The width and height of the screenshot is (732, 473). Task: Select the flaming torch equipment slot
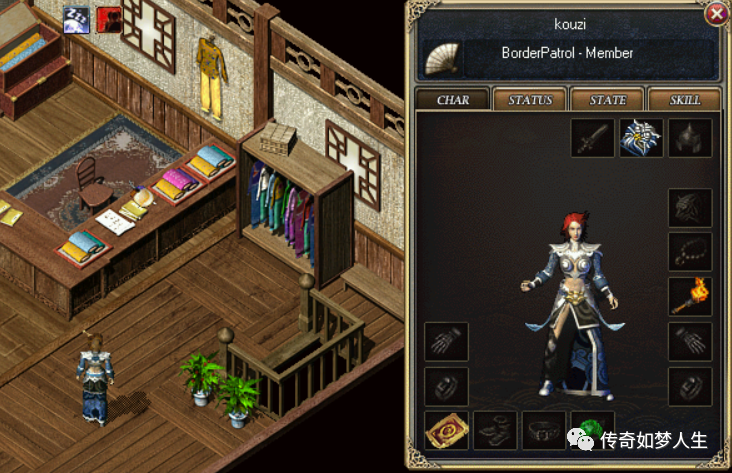pos(690,297)
